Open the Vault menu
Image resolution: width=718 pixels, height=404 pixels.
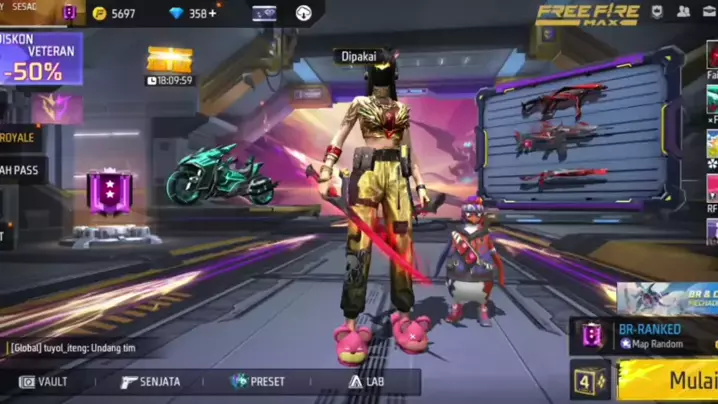pyautogui.click(x=45, y=381)
